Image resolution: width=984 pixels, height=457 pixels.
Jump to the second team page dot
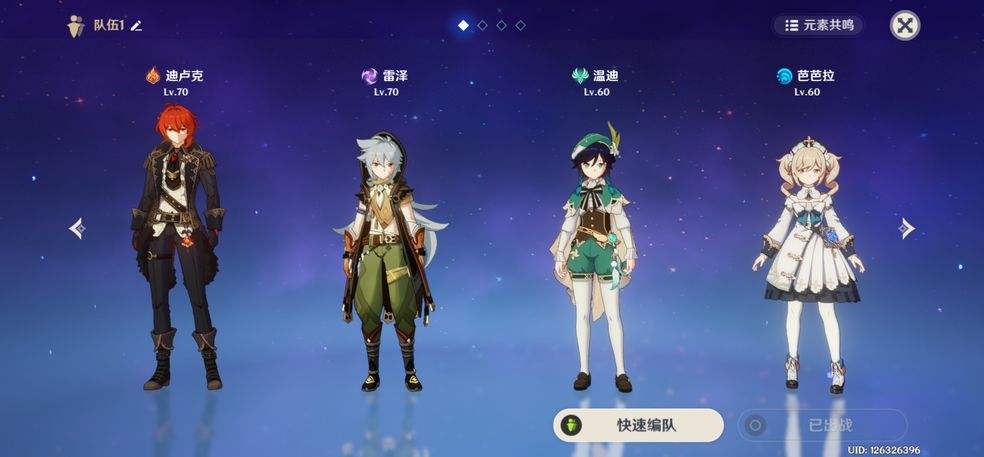482,26
